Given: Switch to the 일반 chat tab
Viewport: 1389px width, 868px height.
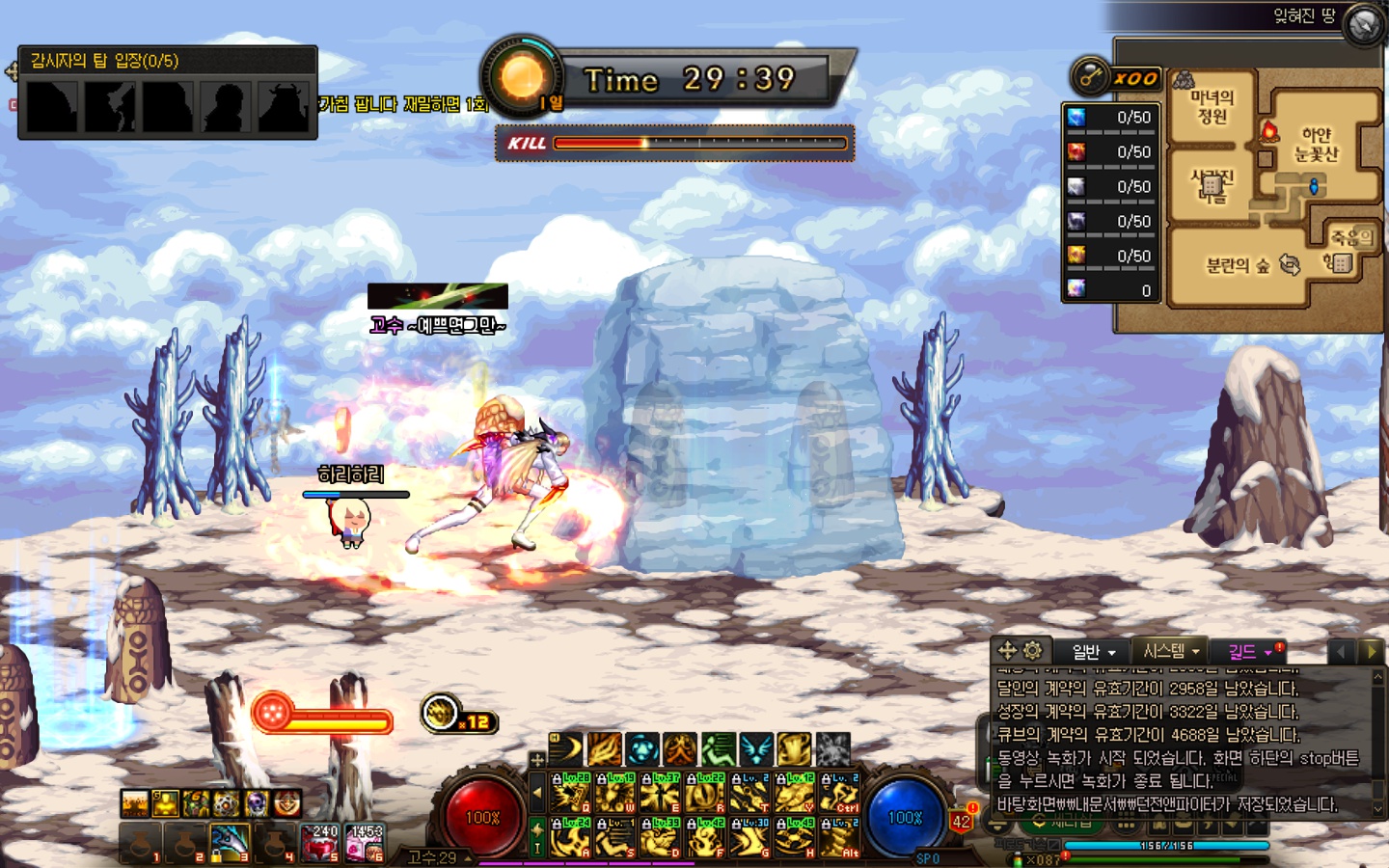Looking at the screenshot, I should (x=1094, y=652).
